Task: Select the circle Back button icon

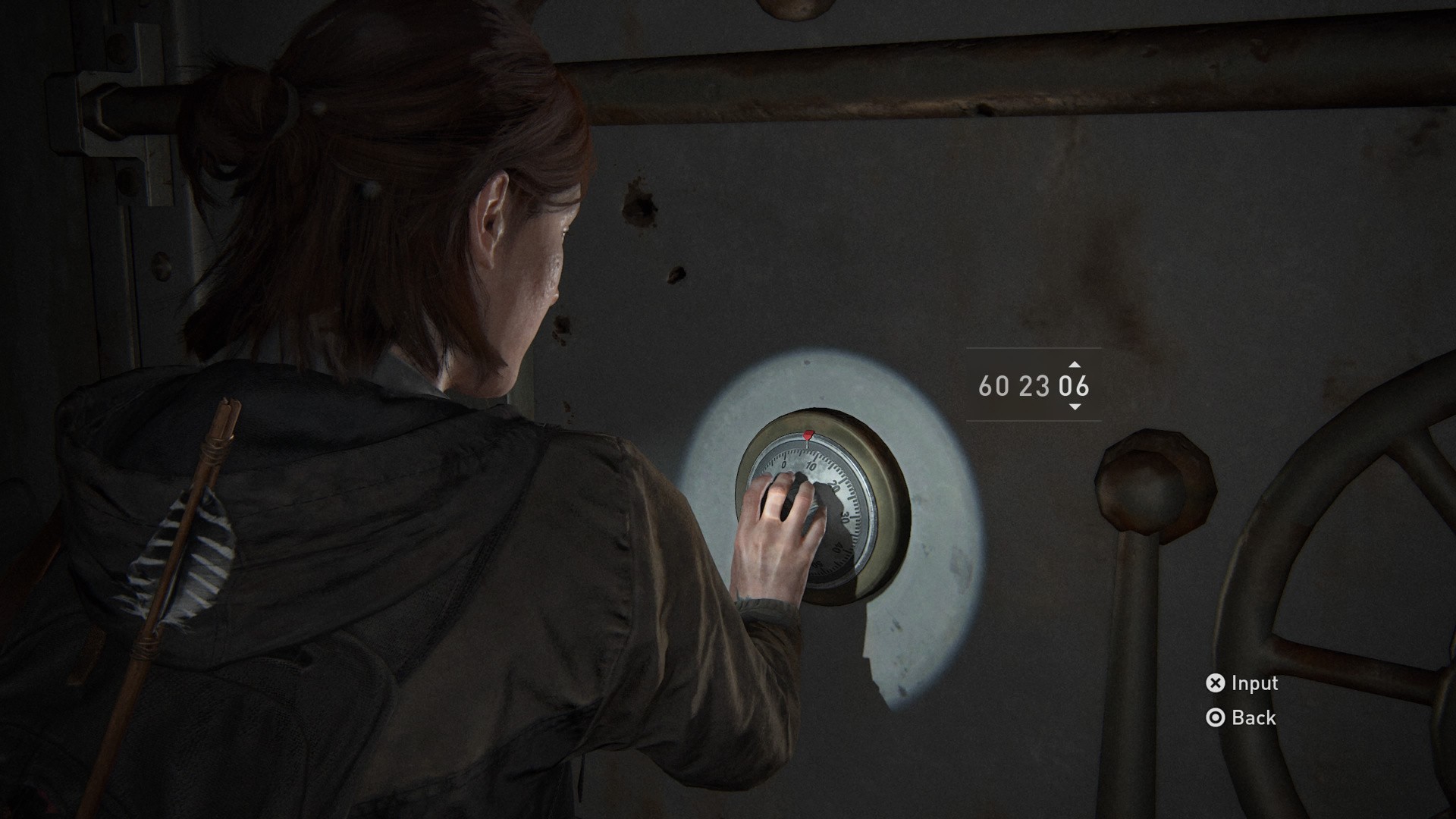Action: pos(1217,717)
